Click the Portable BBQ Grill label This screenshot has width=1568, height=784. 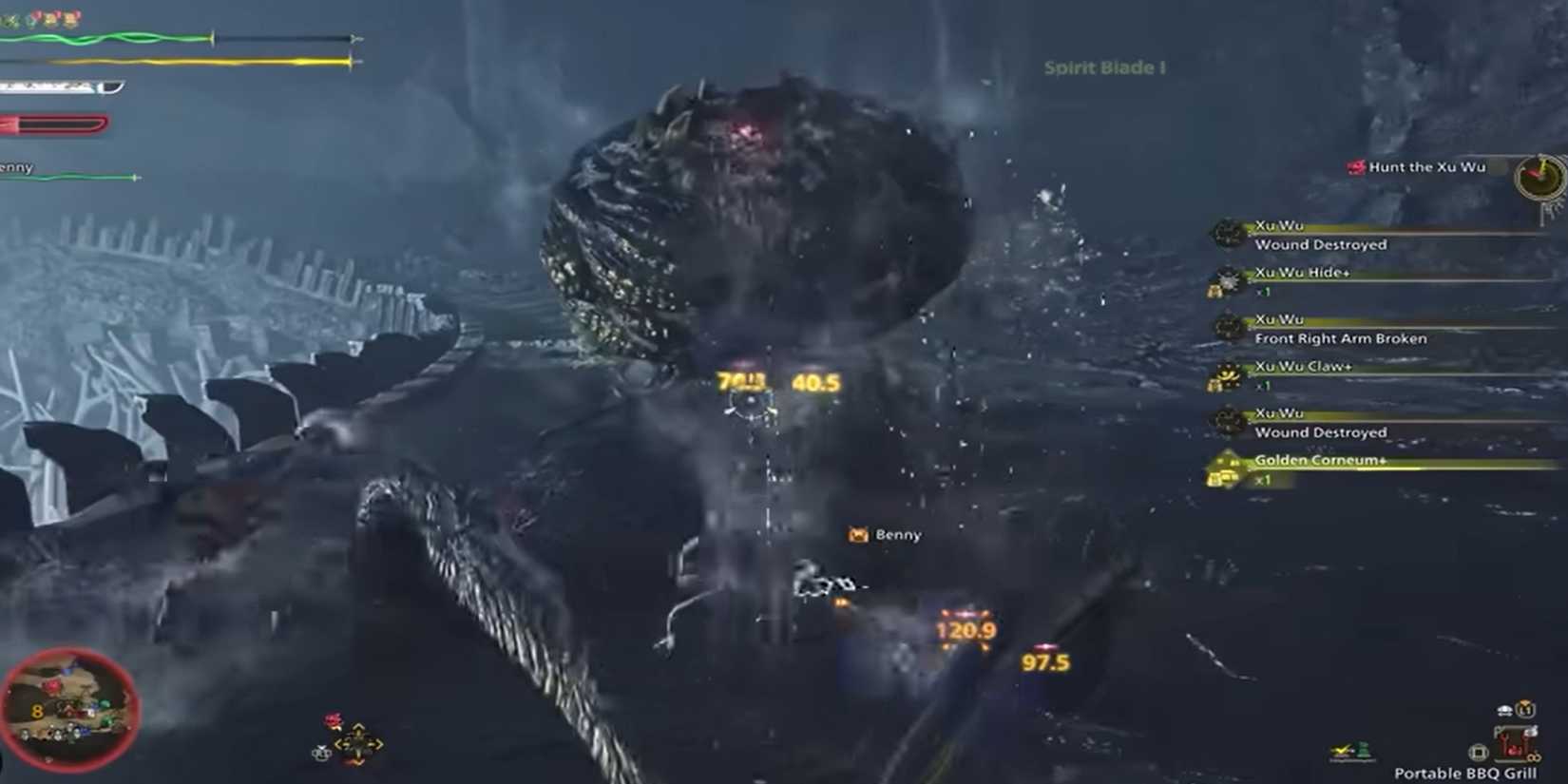(1466, 772)
